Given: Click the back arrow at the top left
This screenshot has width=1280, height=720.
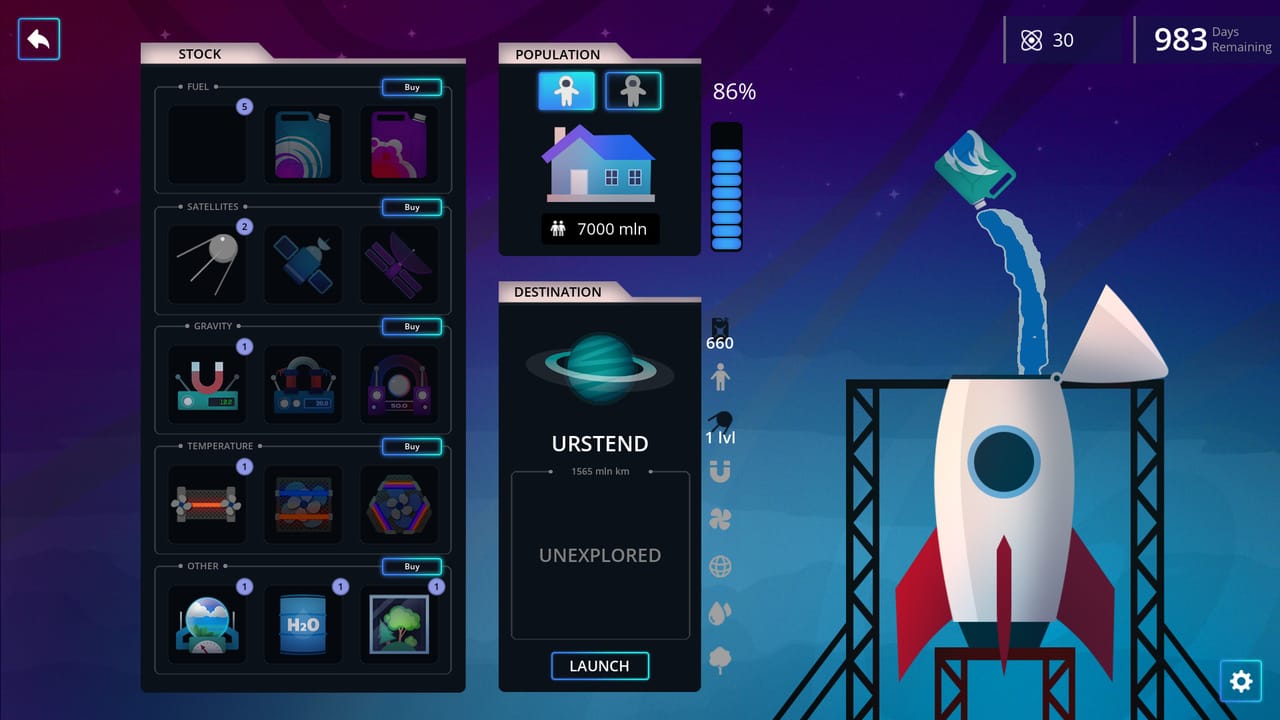Looking at the screenshot, I should (38, 40).
